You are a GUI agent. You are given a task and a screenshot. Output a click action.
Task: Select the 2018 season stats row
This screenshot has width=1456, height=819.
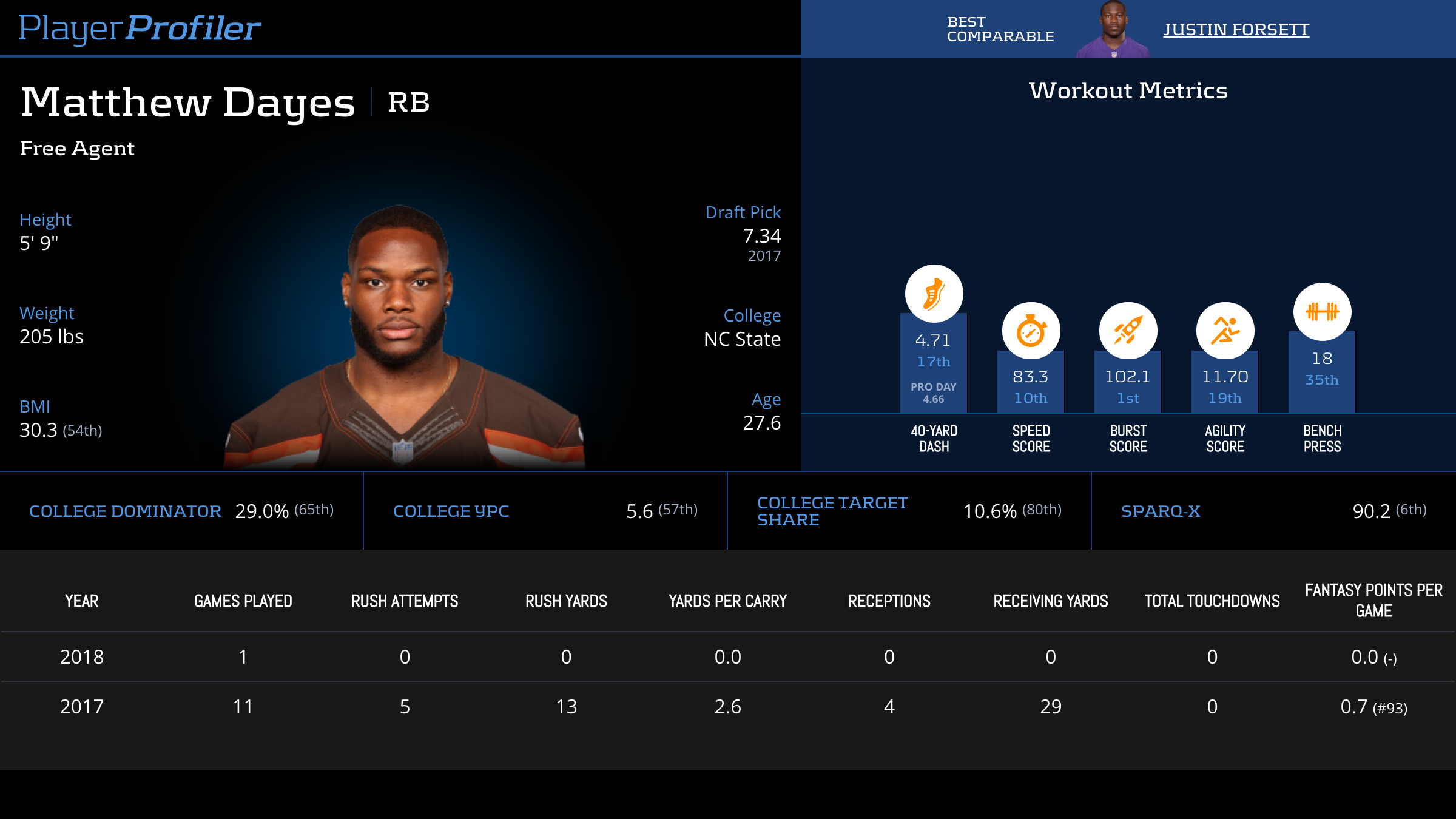[x=728, y=657]
